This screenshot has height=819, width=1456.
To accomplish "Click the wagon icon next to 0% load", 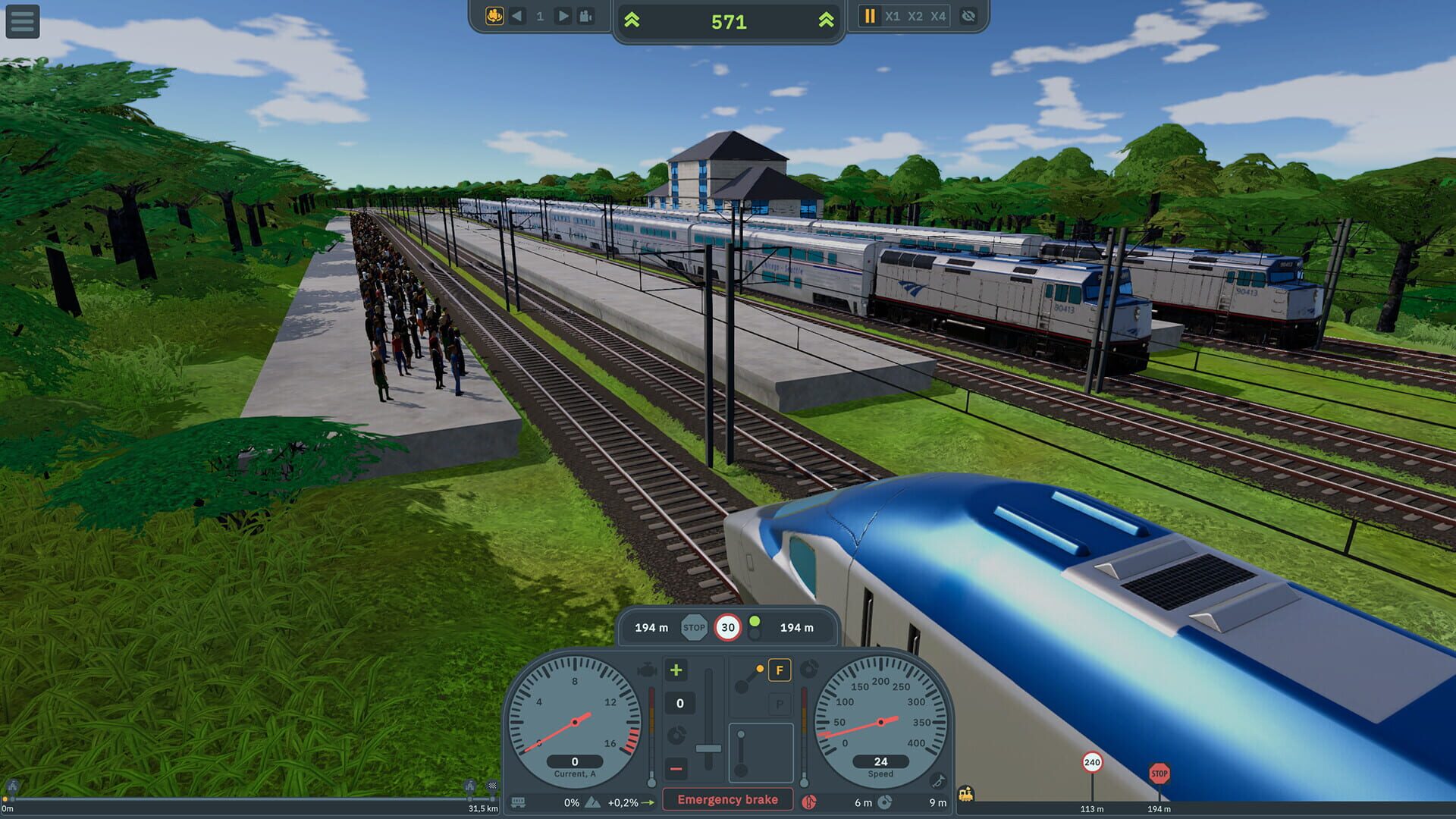I will 519,802.
